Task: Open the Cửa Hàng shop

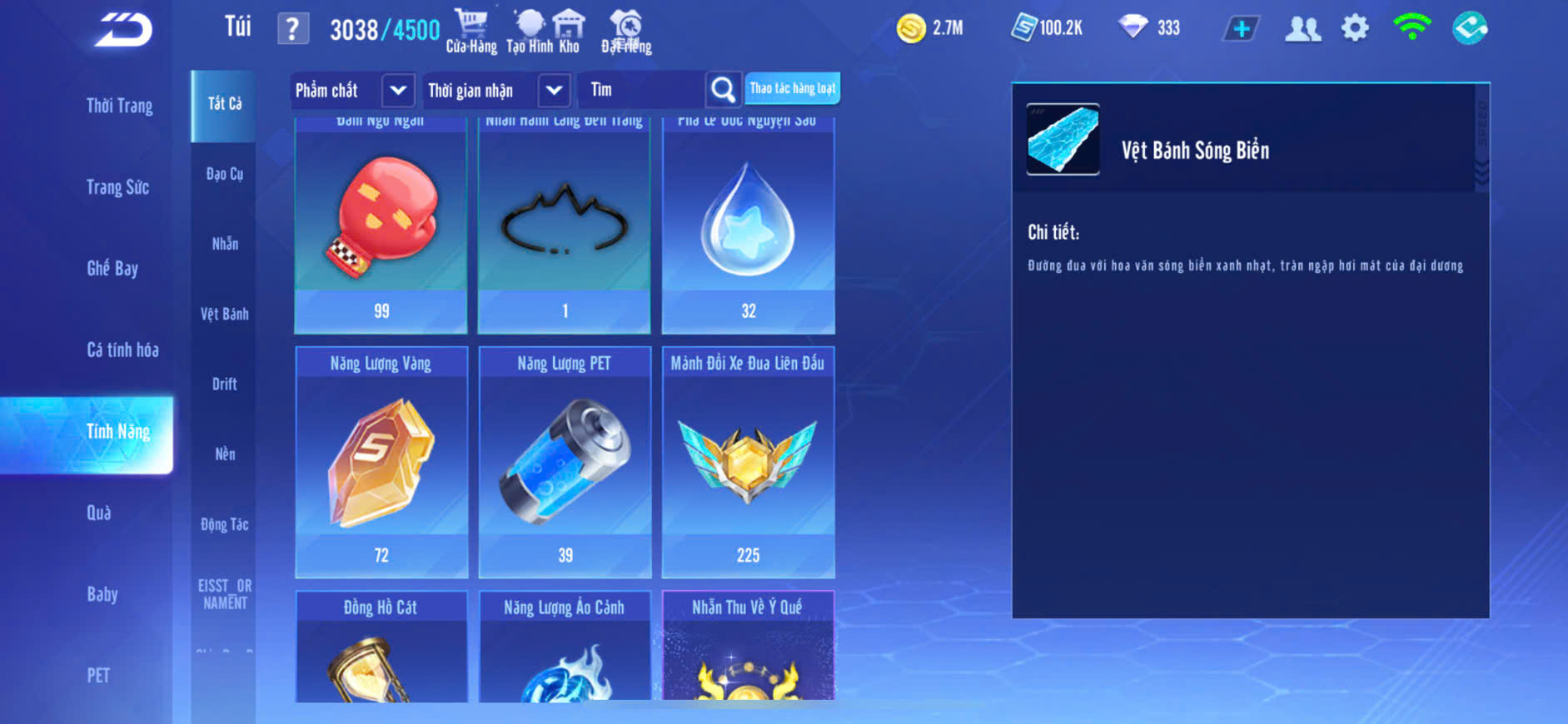Action: (470, 32)
